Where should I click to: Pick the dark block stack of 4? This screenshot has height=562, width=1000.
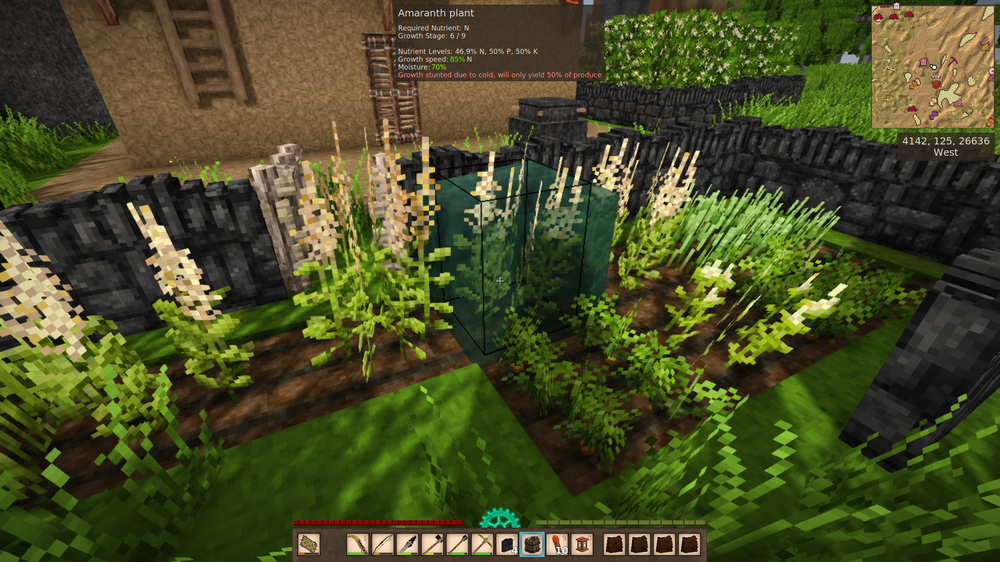pyautogui.click(x=507, y=544)
